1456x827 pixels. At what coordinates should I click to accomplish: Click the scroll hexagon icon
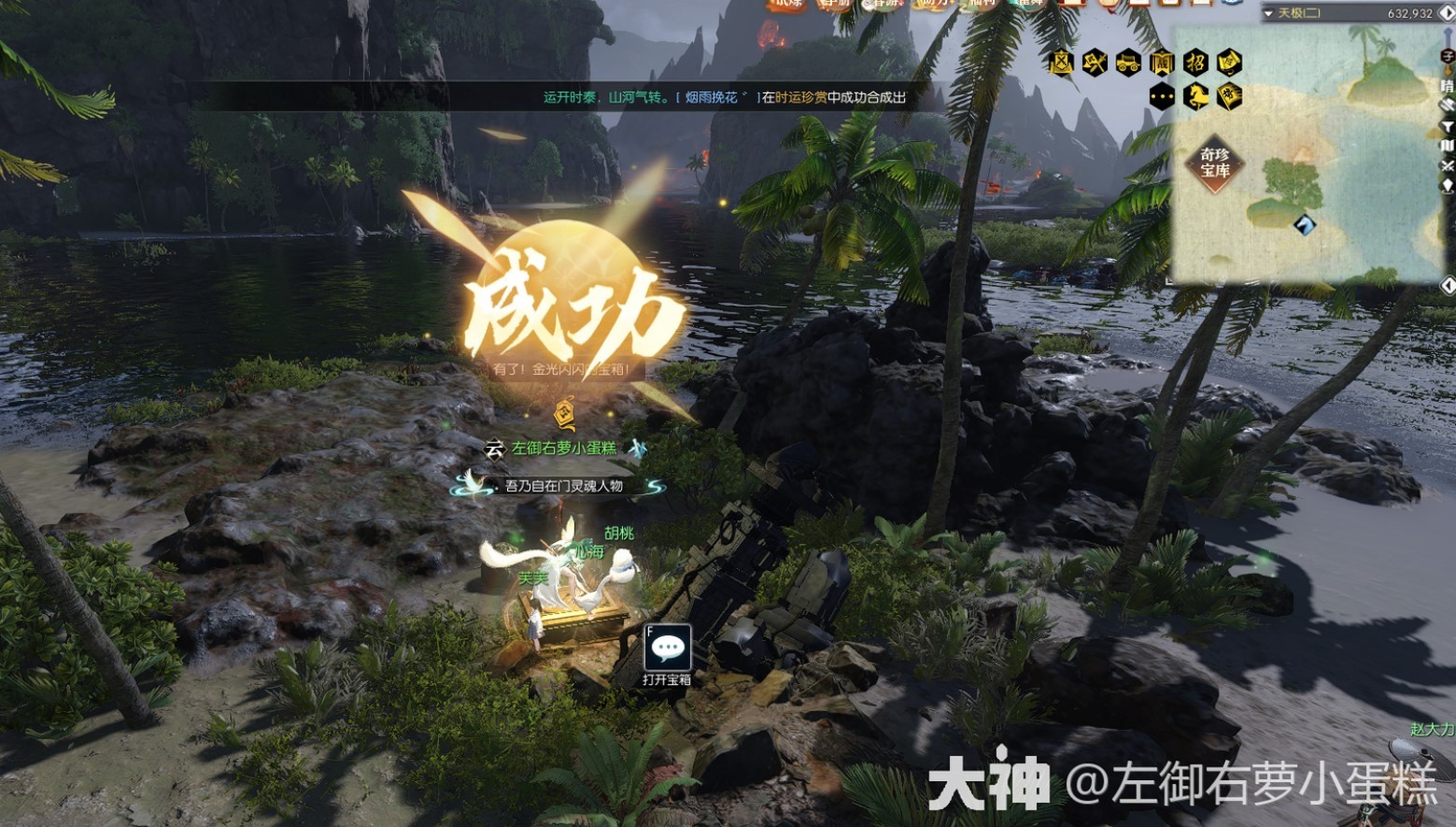tap(1230, 62)
